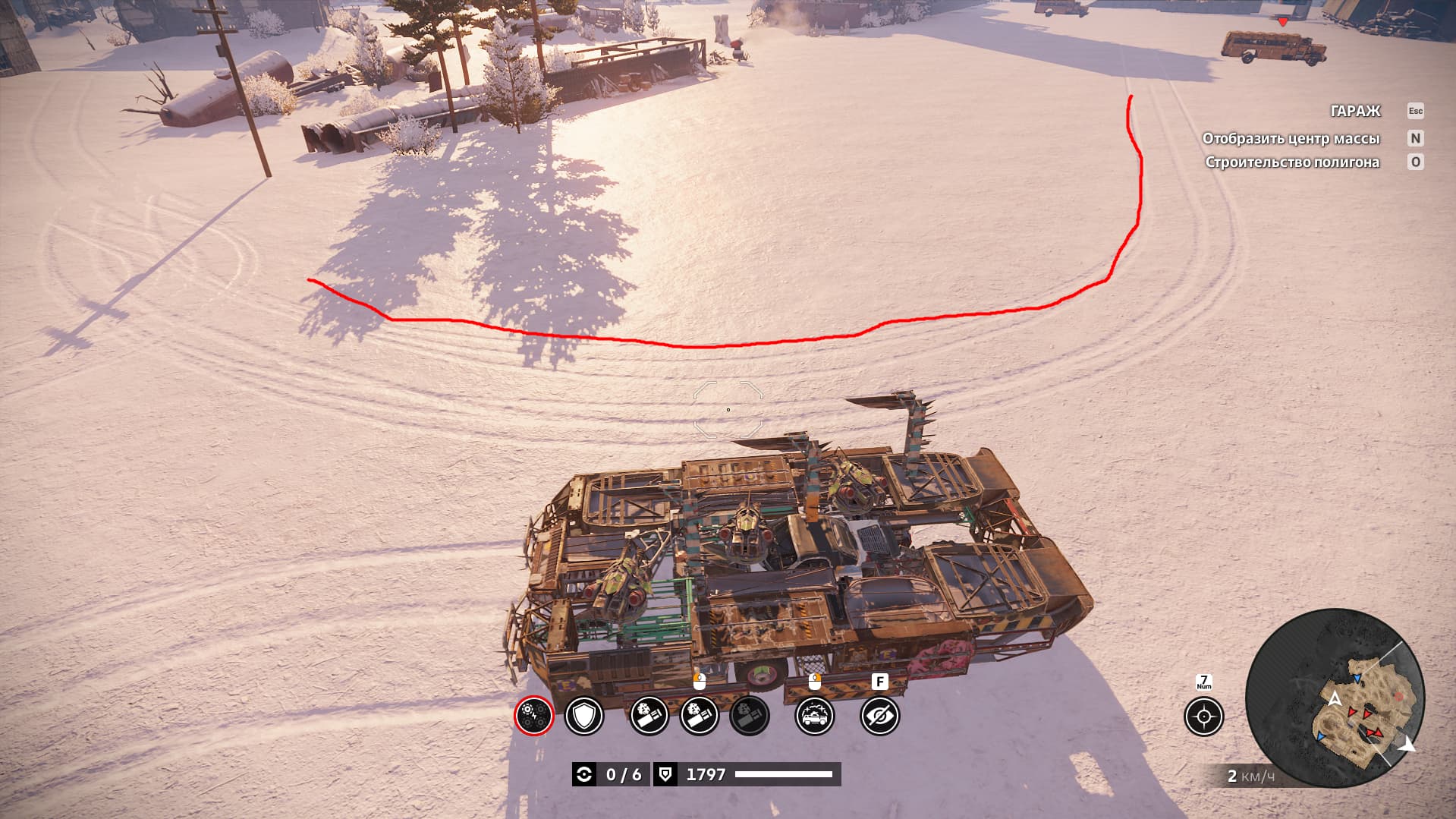
Task: Activate the shield module icon
Action: pyautogui.click(x=584, y=716)
